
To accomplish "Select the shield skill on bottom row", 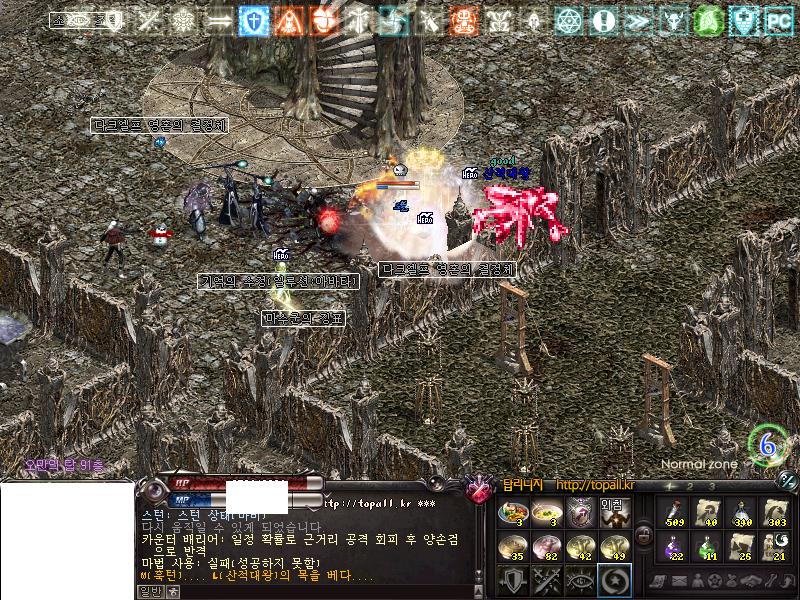I will 513,579.
